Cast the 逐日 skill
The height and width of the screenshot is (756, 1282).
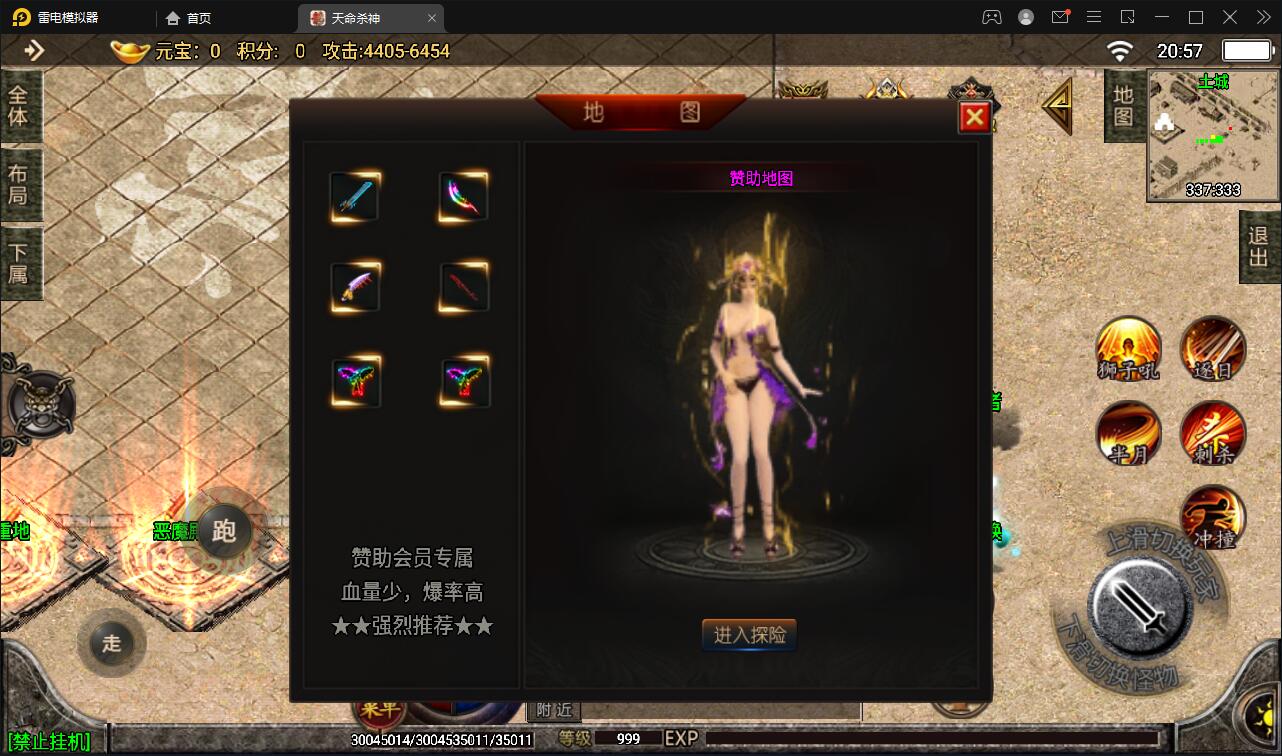pos(1212,350)
